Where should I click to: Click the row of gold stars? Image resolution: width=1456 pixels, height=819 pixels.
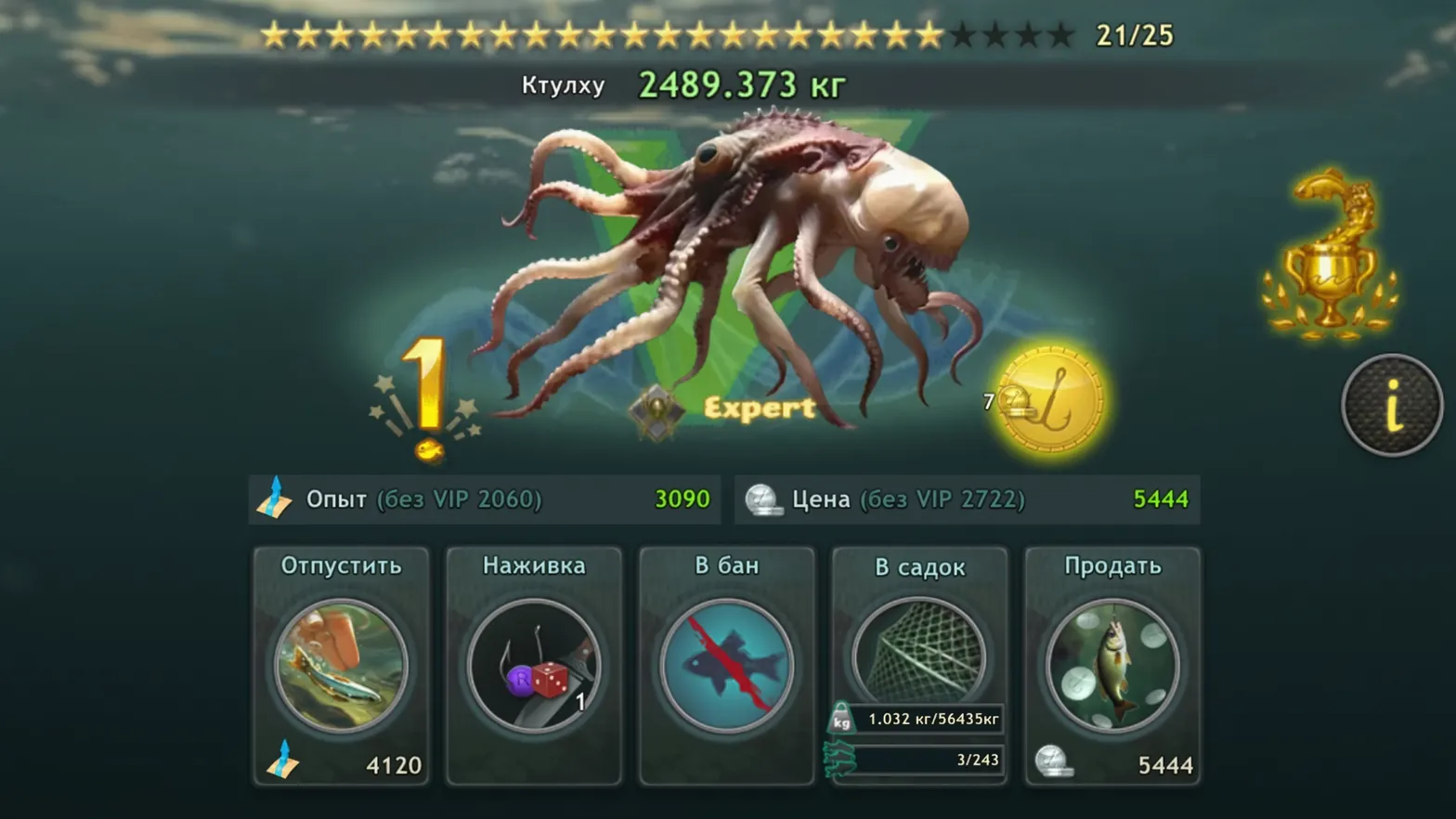point(604,36)
